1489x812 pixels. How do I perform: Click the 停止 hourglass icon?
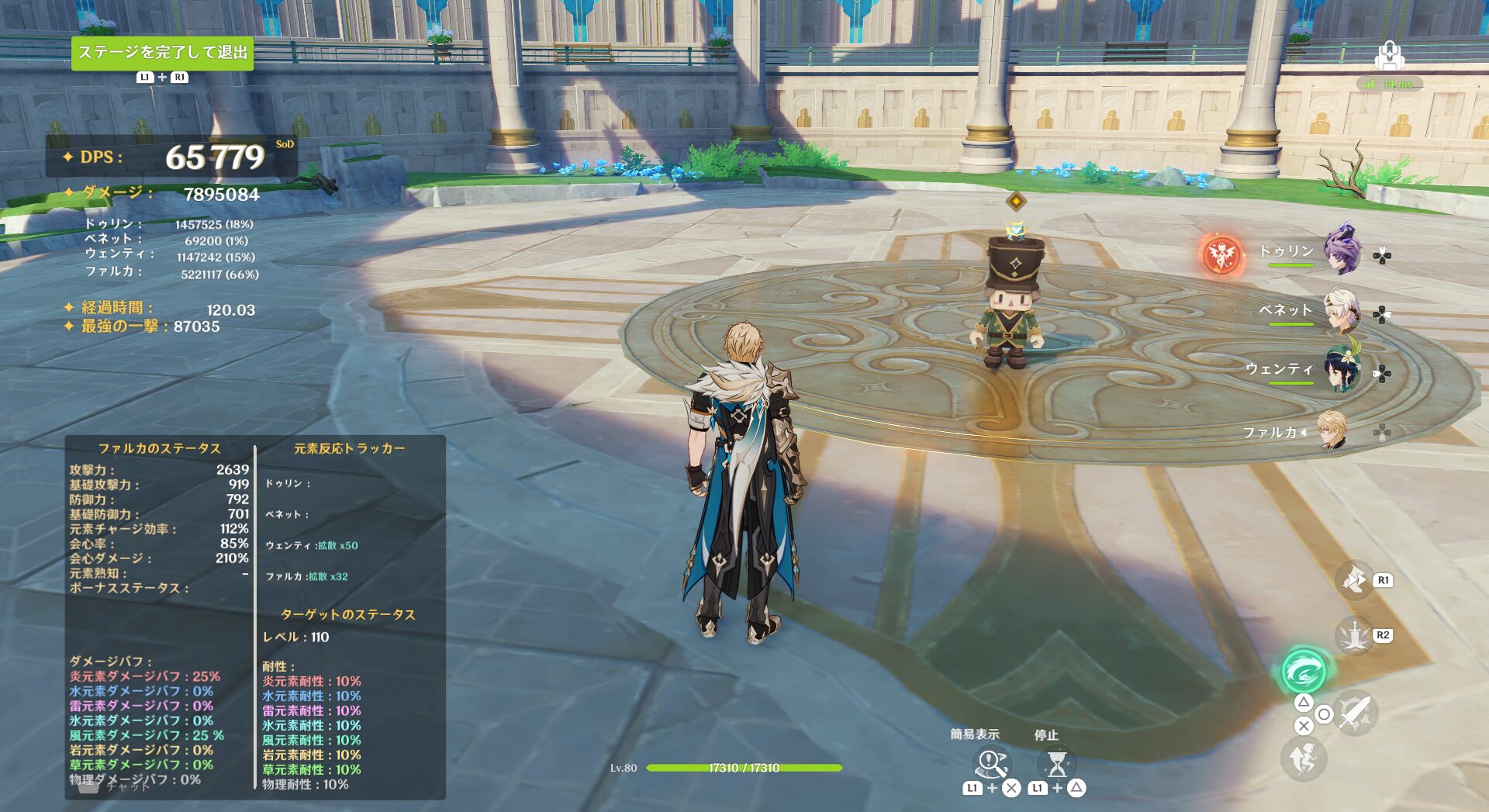[x=1056, y=765]
